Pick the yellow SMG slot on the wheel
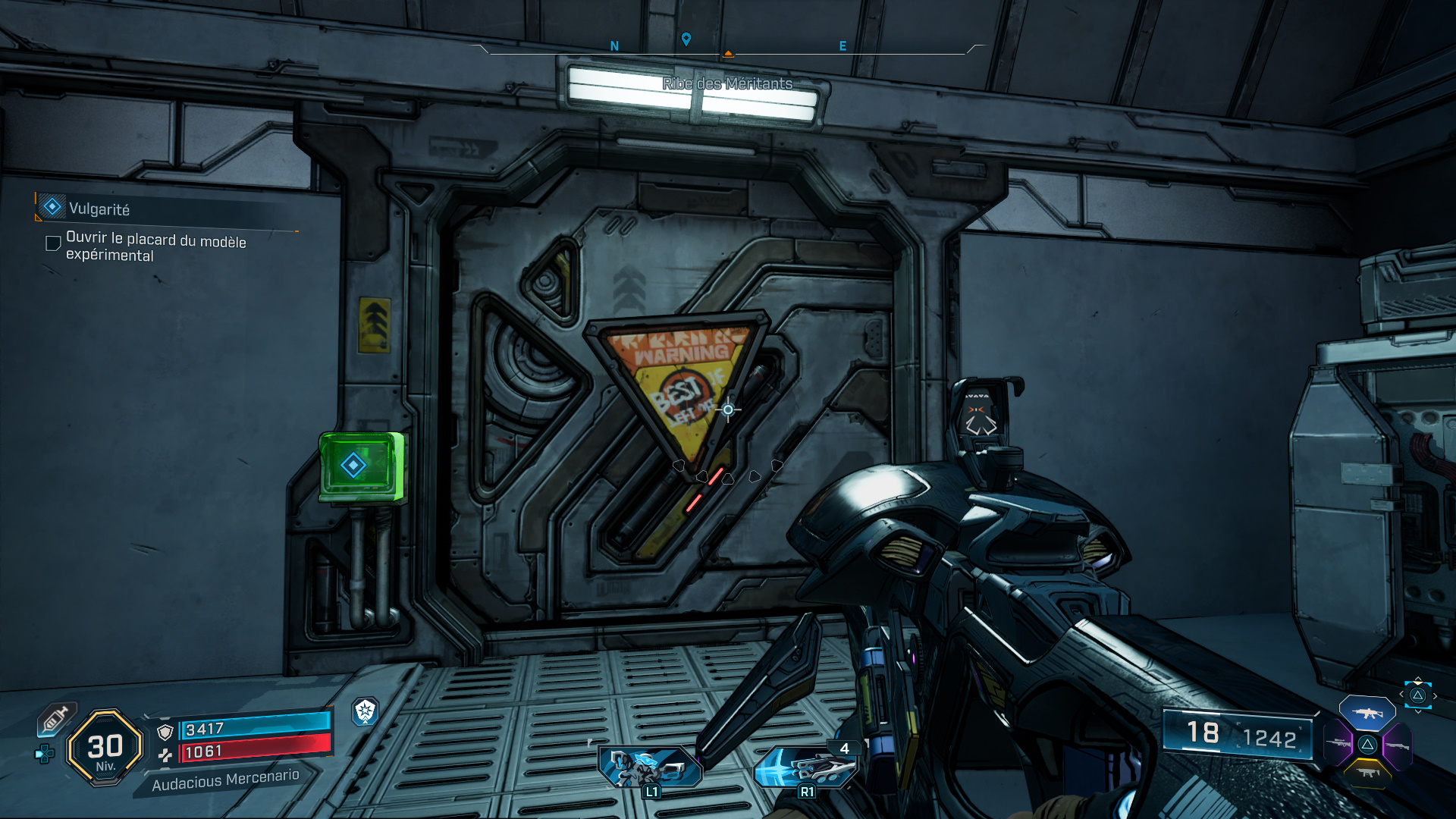 (1368, 773)
